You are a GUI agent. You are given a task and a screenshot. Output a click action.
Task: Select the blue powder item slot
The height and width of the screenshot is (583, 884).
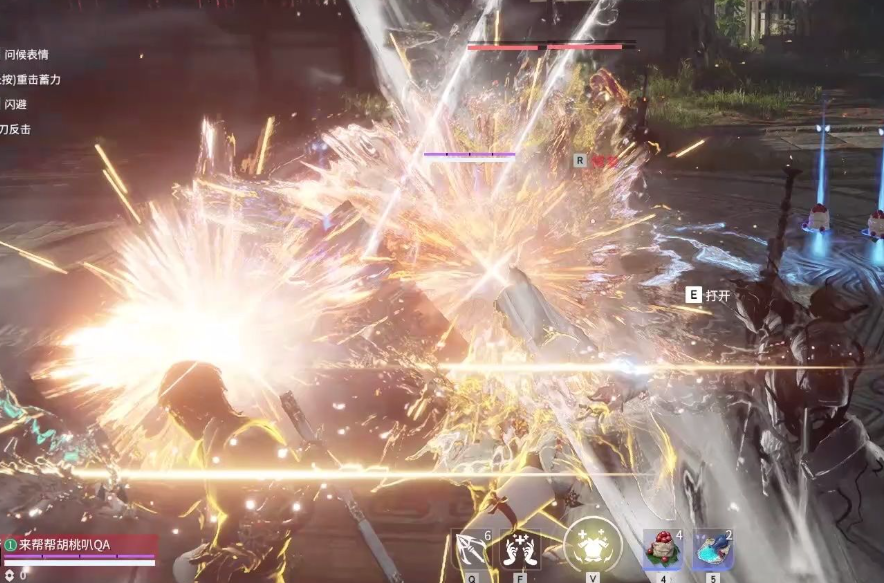point(712,549)
